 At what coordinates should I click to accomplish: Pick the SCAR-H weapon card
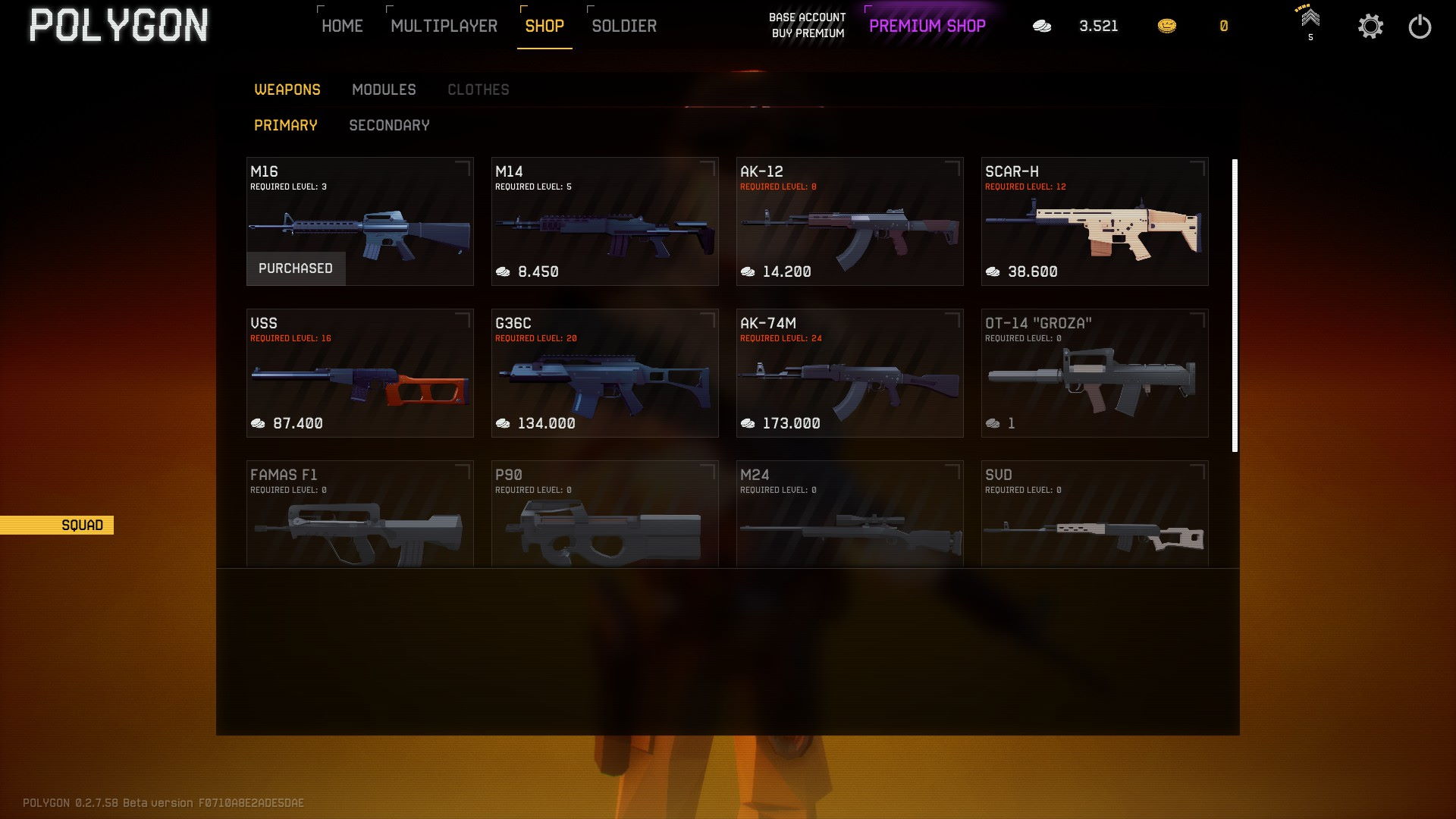click(1094, 221)
